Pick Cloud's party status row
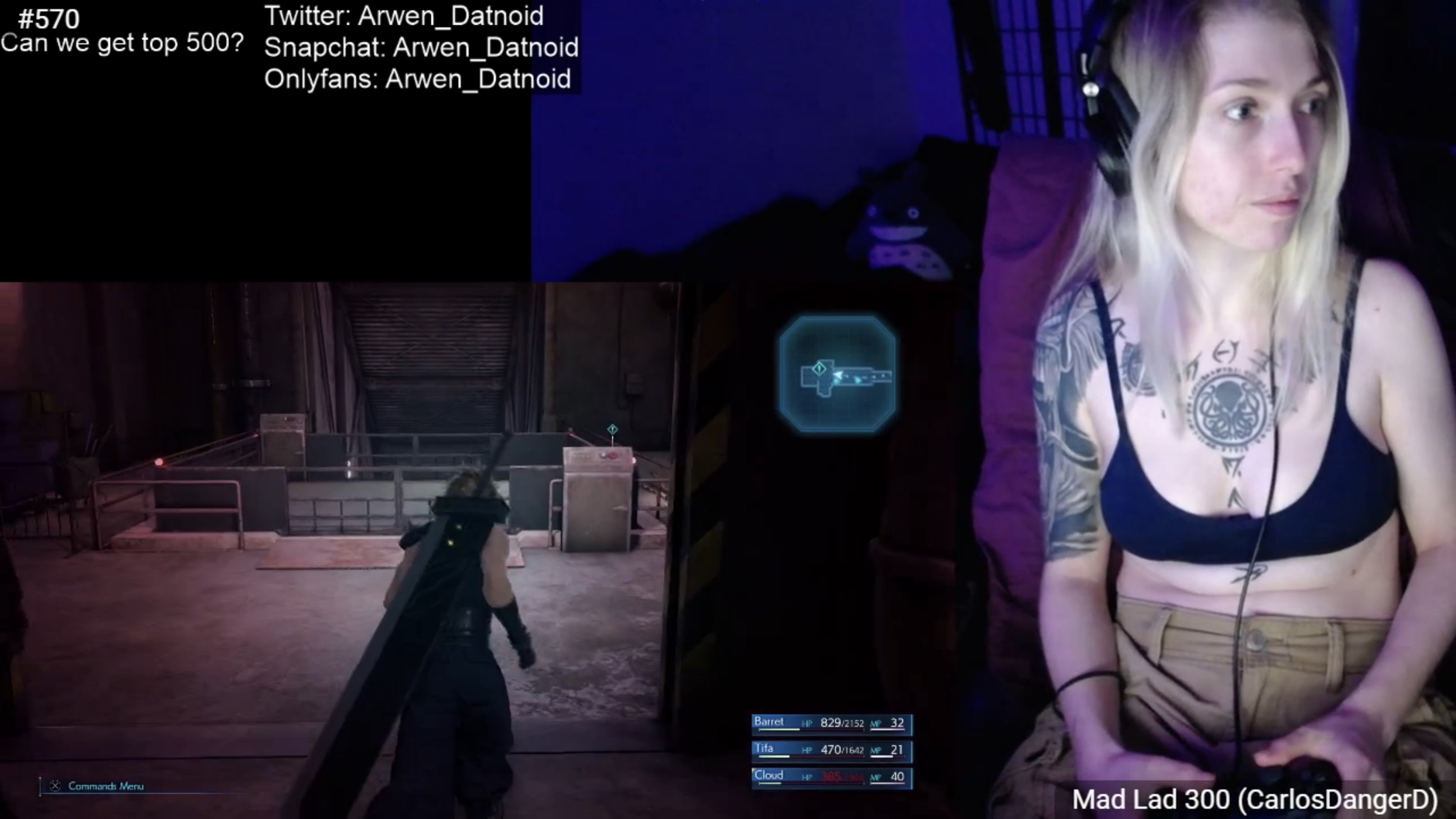Viewport: 1456px width, 819px height. [x=832, y=777]
